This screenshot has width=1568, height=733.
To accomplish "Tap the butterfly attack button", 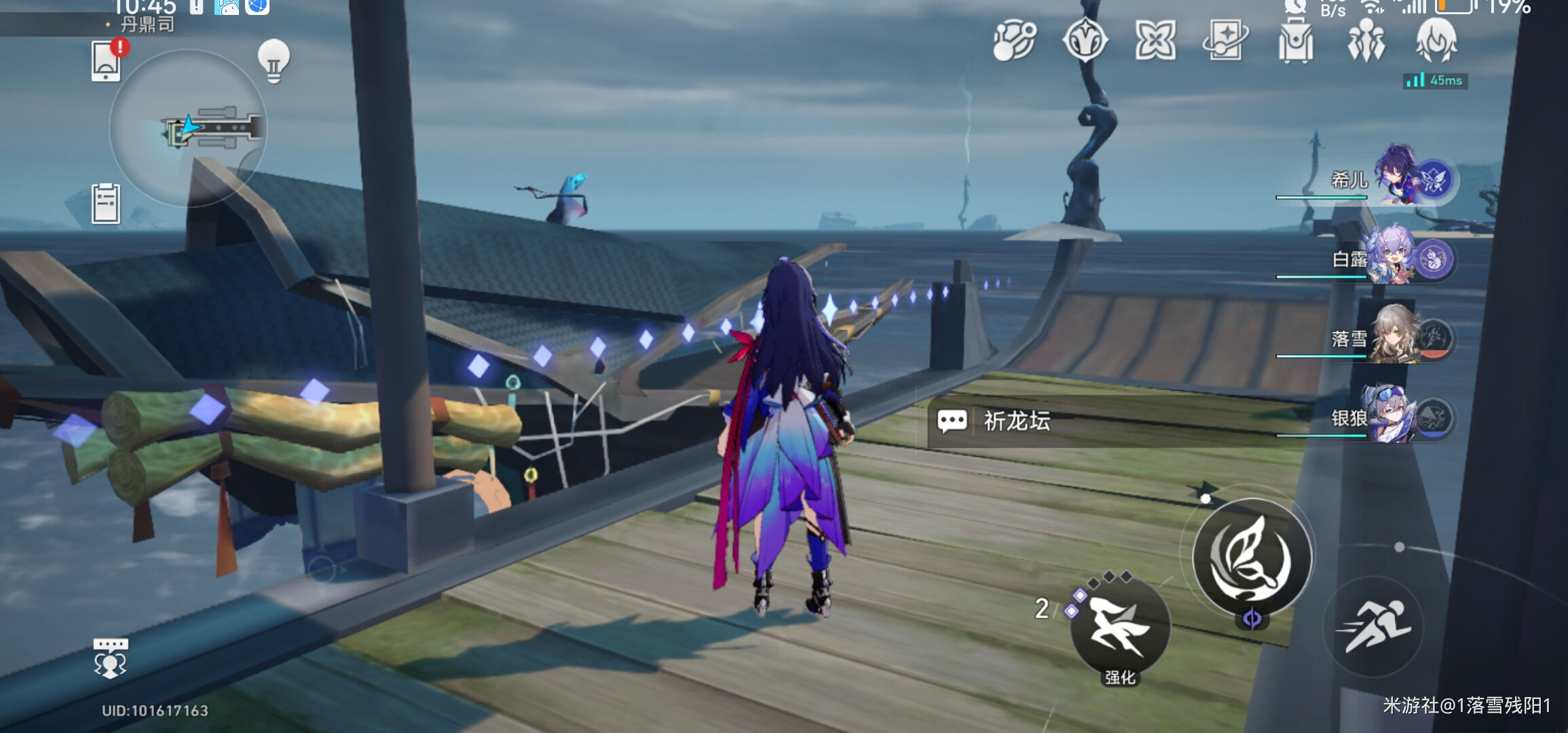I will 1252,557.
